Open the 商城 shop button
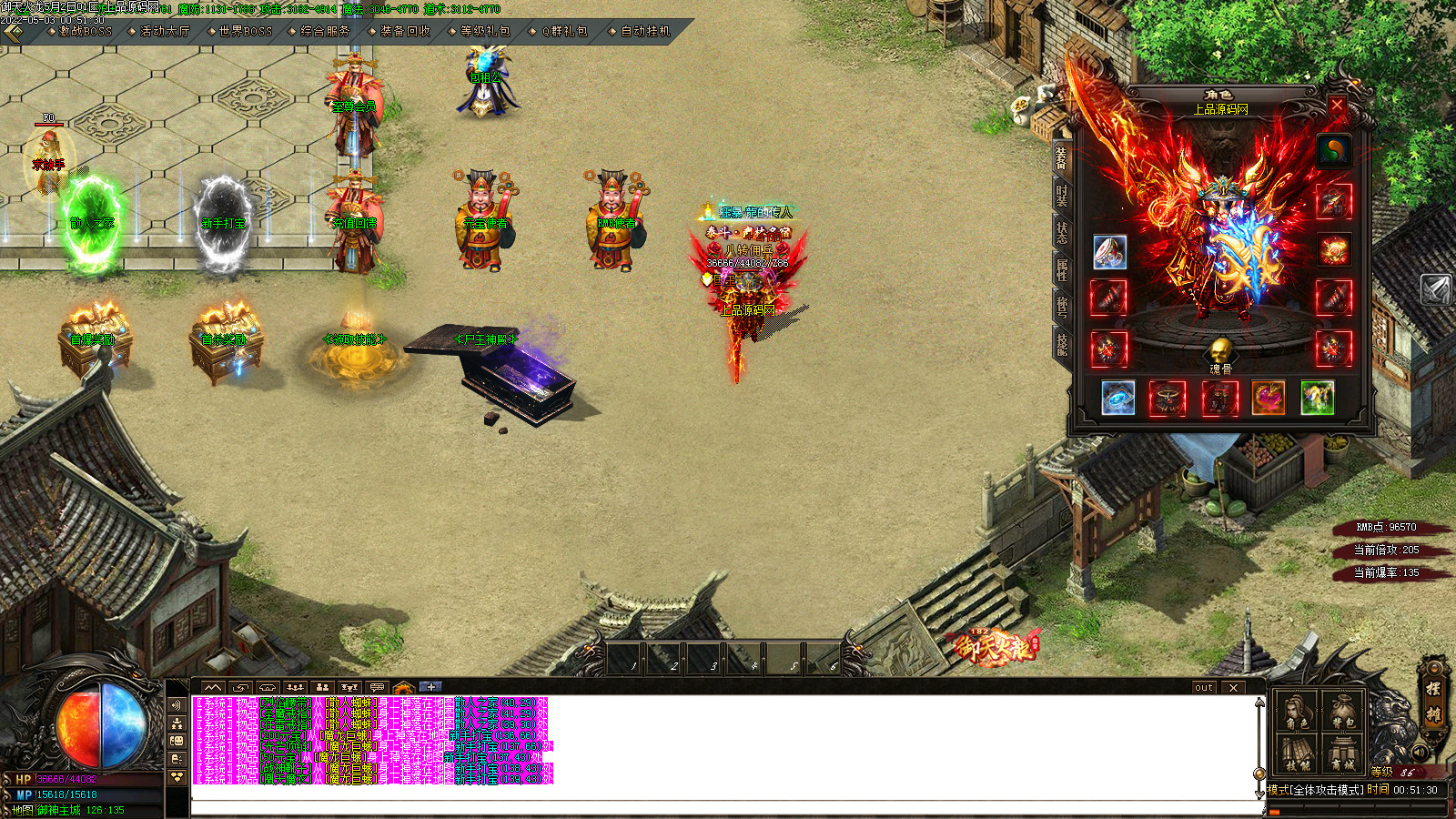The image size is (1456, 819). (1342, 754)
